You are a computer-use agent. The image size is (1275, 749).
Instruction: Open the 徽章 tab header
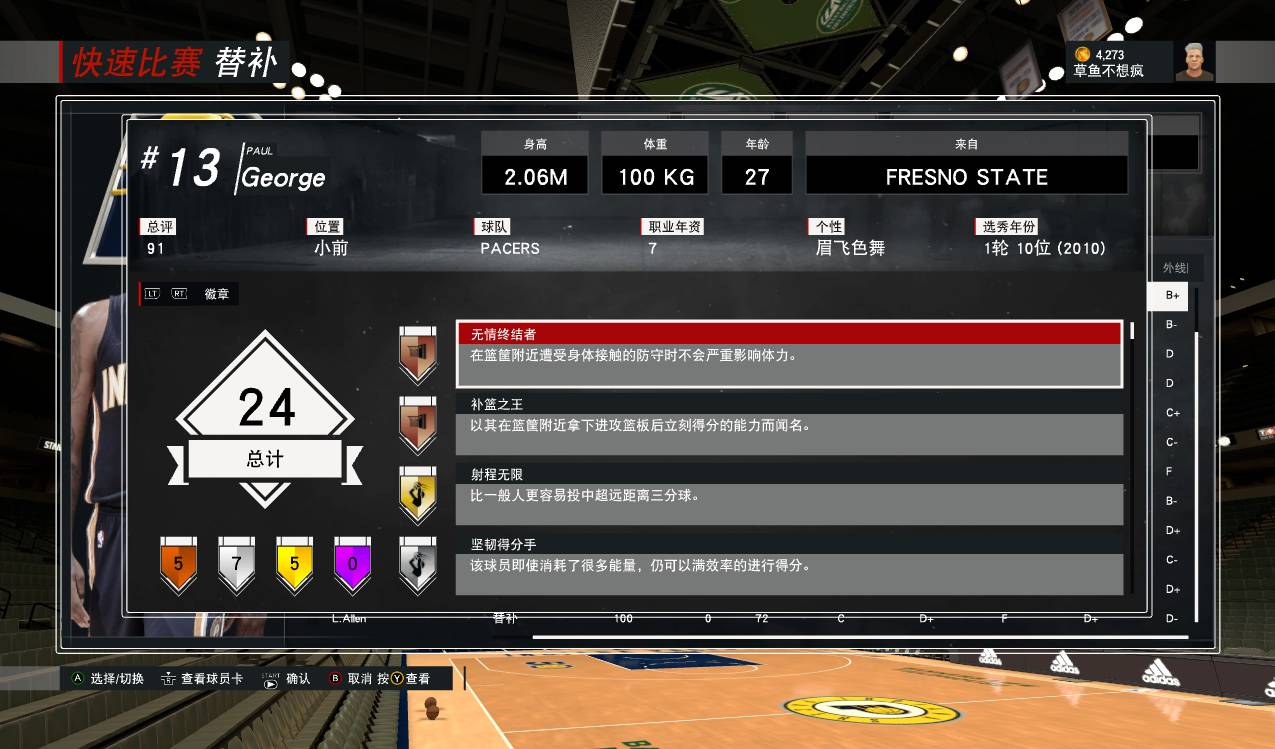216,294
